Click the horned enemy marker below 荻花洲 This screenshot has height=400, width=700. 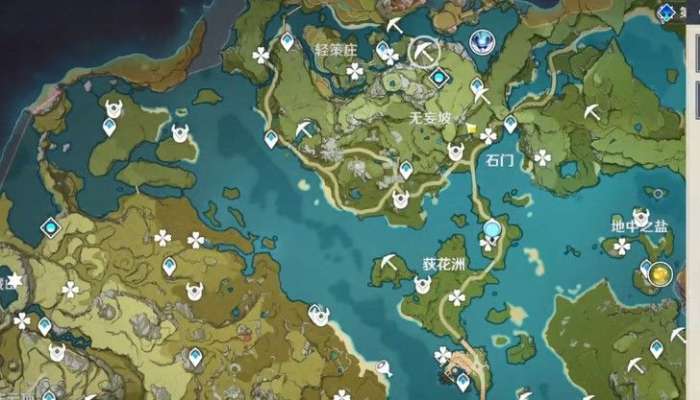click(x=423, y=284)
